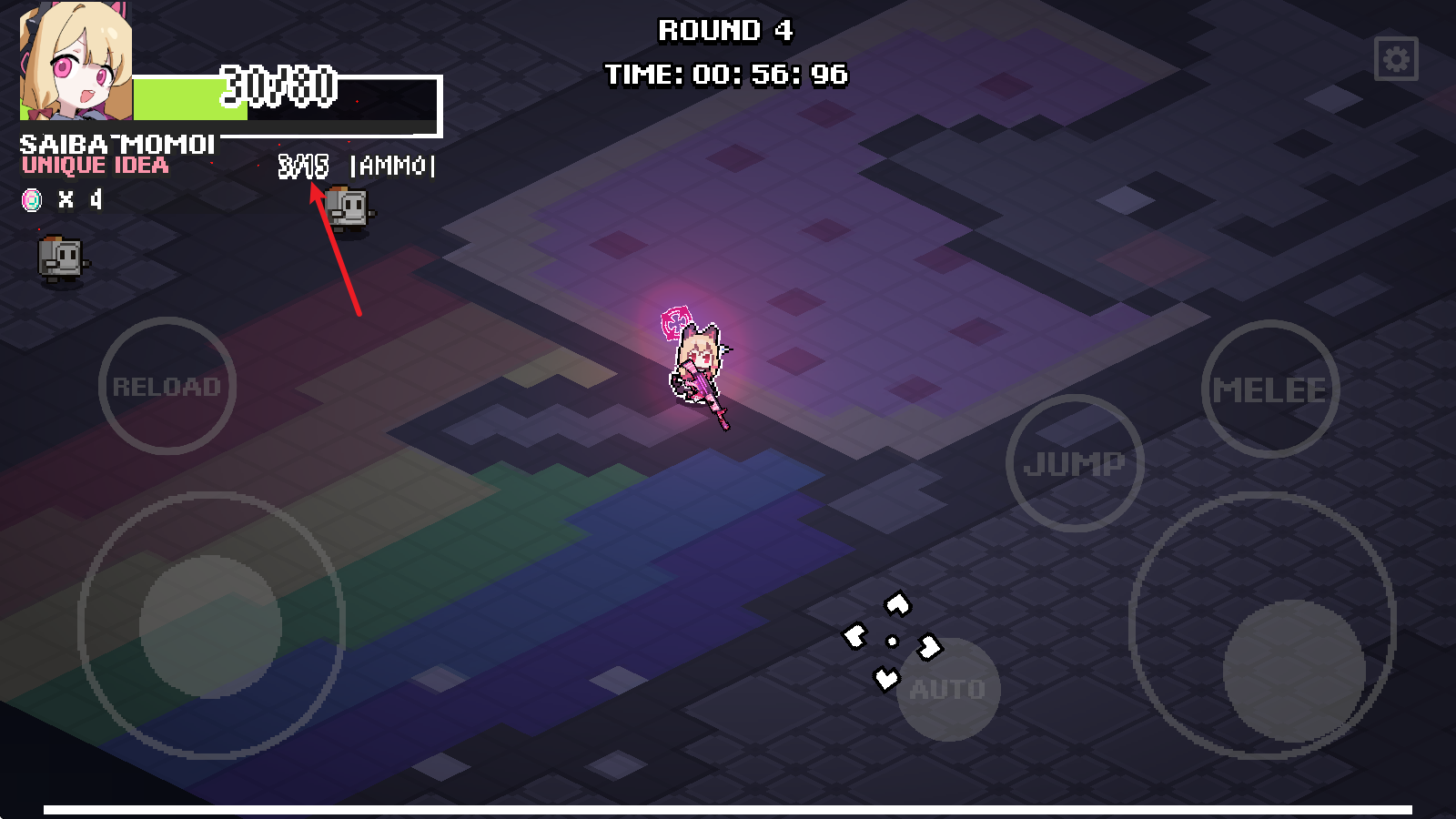
Task: Tap the RELOAD button
Action: [167, 386]
